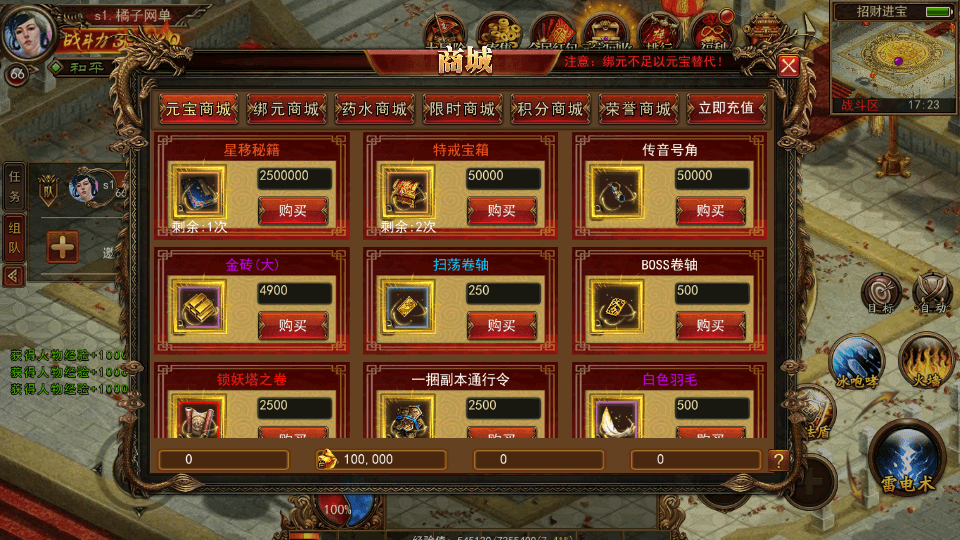960x540 pixels.
Task: Open the shop help question mark
Action: click(x=779, y=460)
